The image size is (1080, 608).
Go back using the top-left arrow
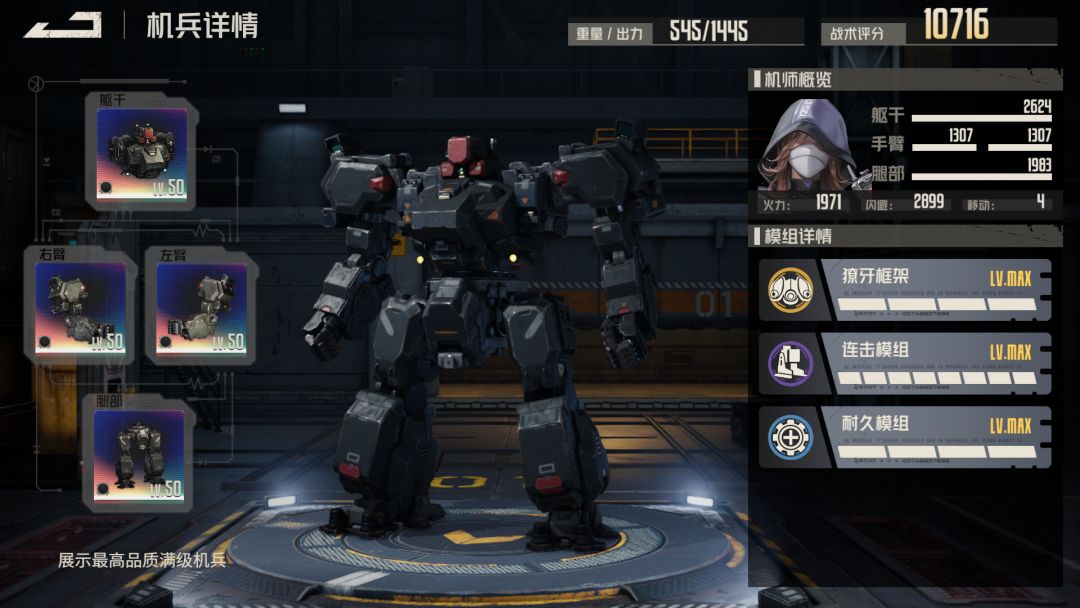coord(62,25)
